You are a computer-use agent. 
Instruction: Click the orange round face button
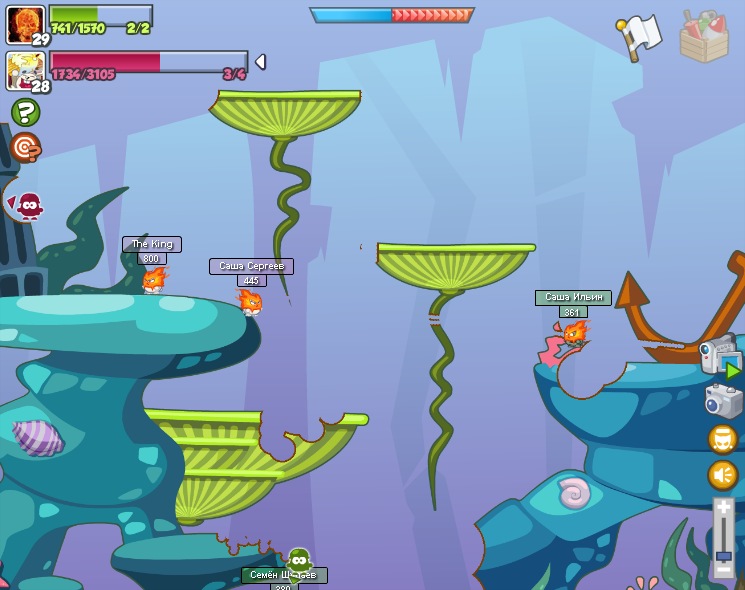[x=722, y=439]
